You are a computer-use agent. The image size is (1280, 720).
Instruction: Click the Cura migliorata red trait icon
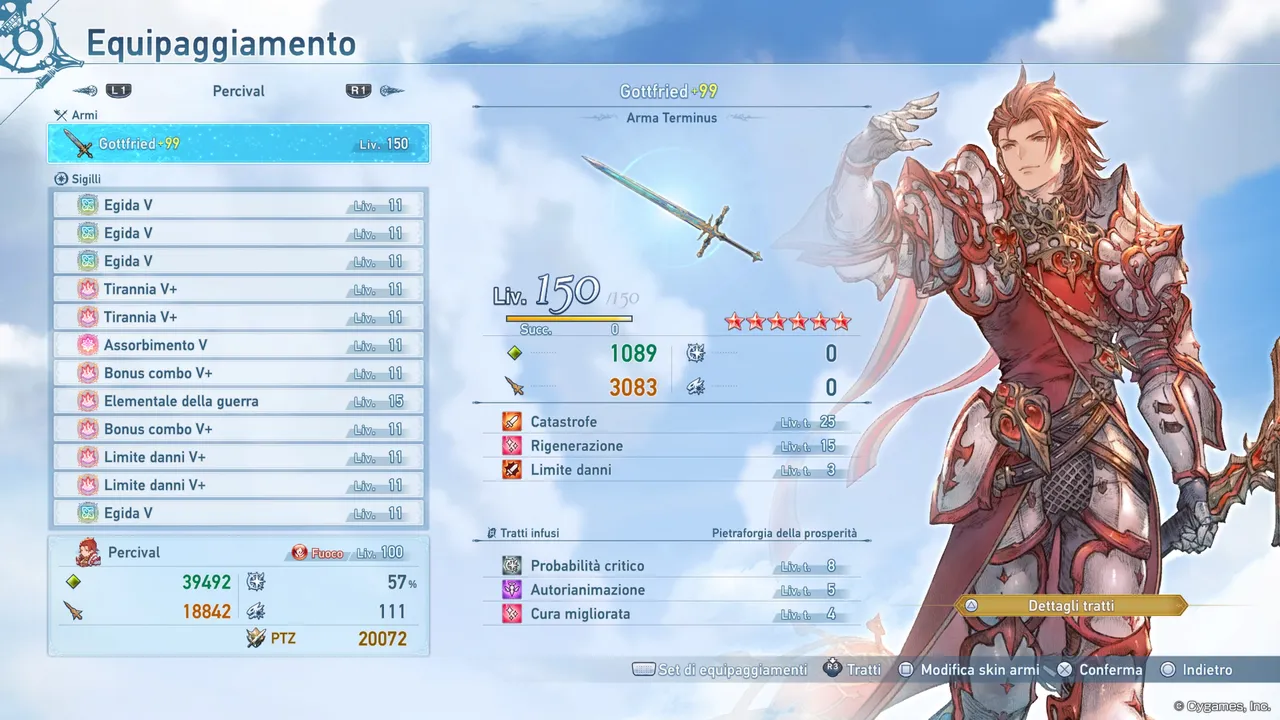coord(511,613)
